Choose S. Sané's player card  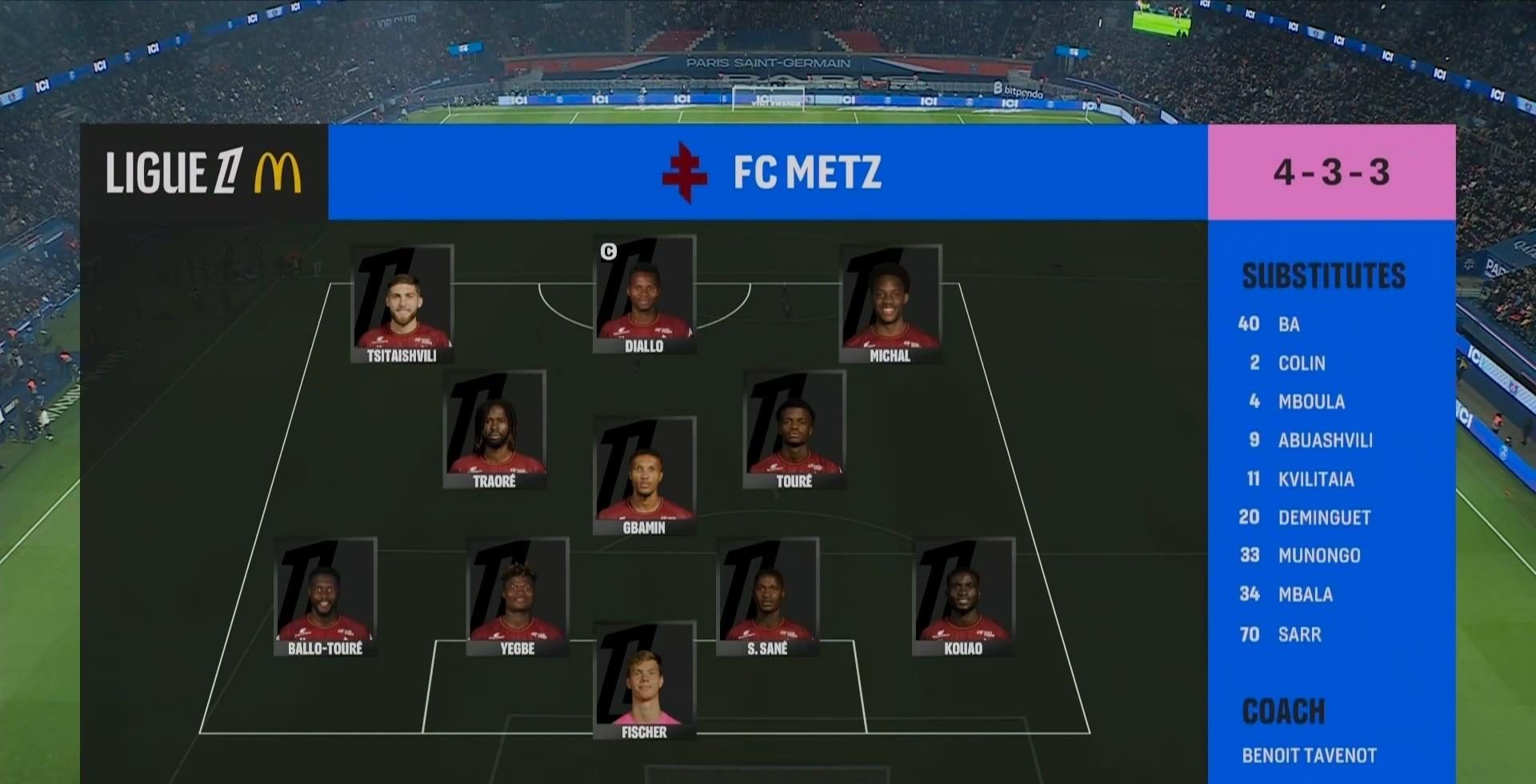coord(767,597)
